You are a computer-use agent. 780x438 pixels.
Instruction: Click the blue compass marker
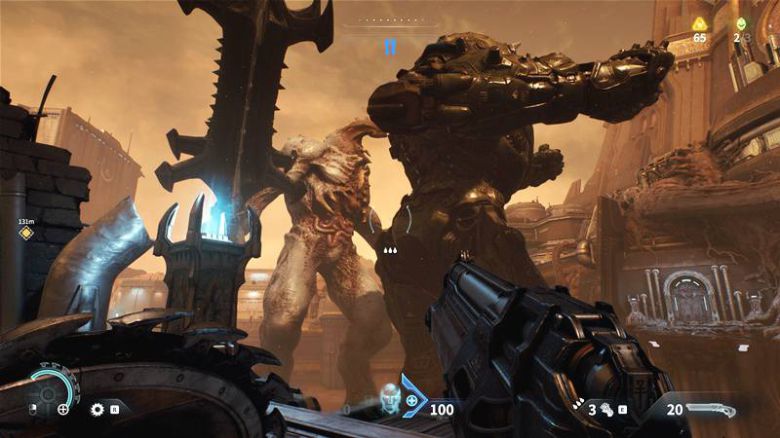[x=390, y=46]
